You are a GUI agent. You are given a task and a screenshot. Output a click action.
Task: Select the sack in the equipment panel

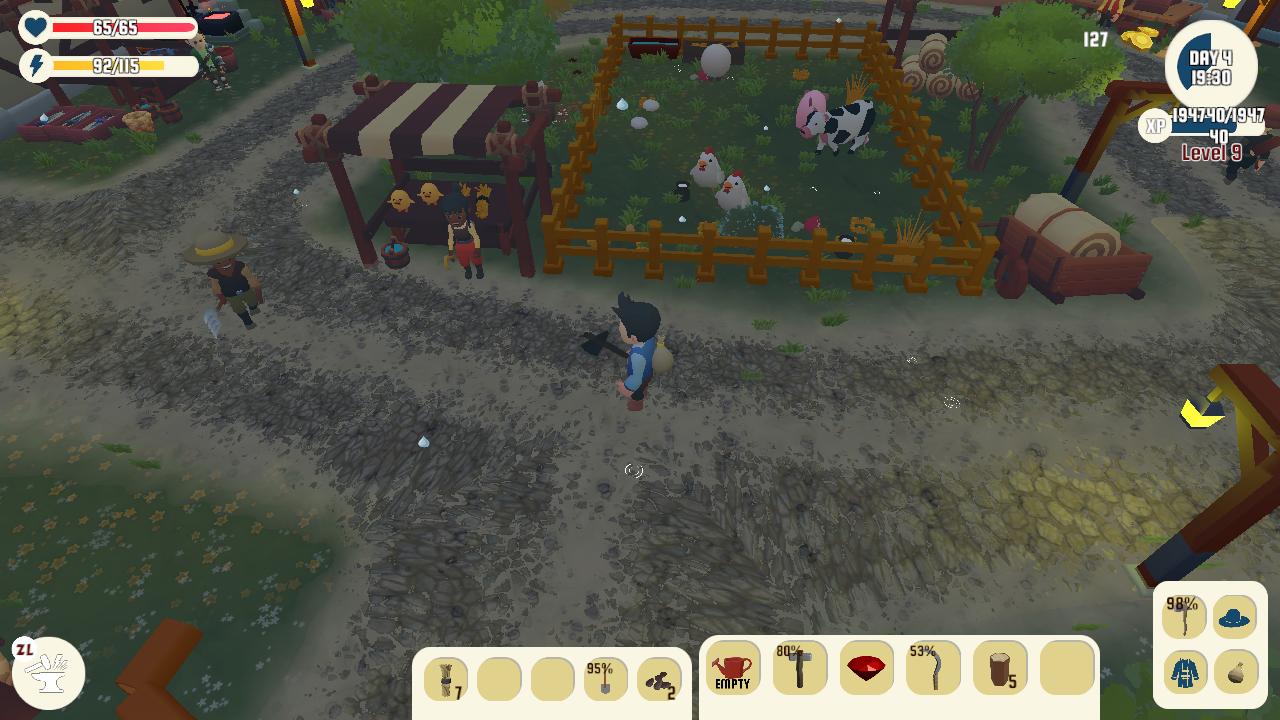pos(1236,675)
